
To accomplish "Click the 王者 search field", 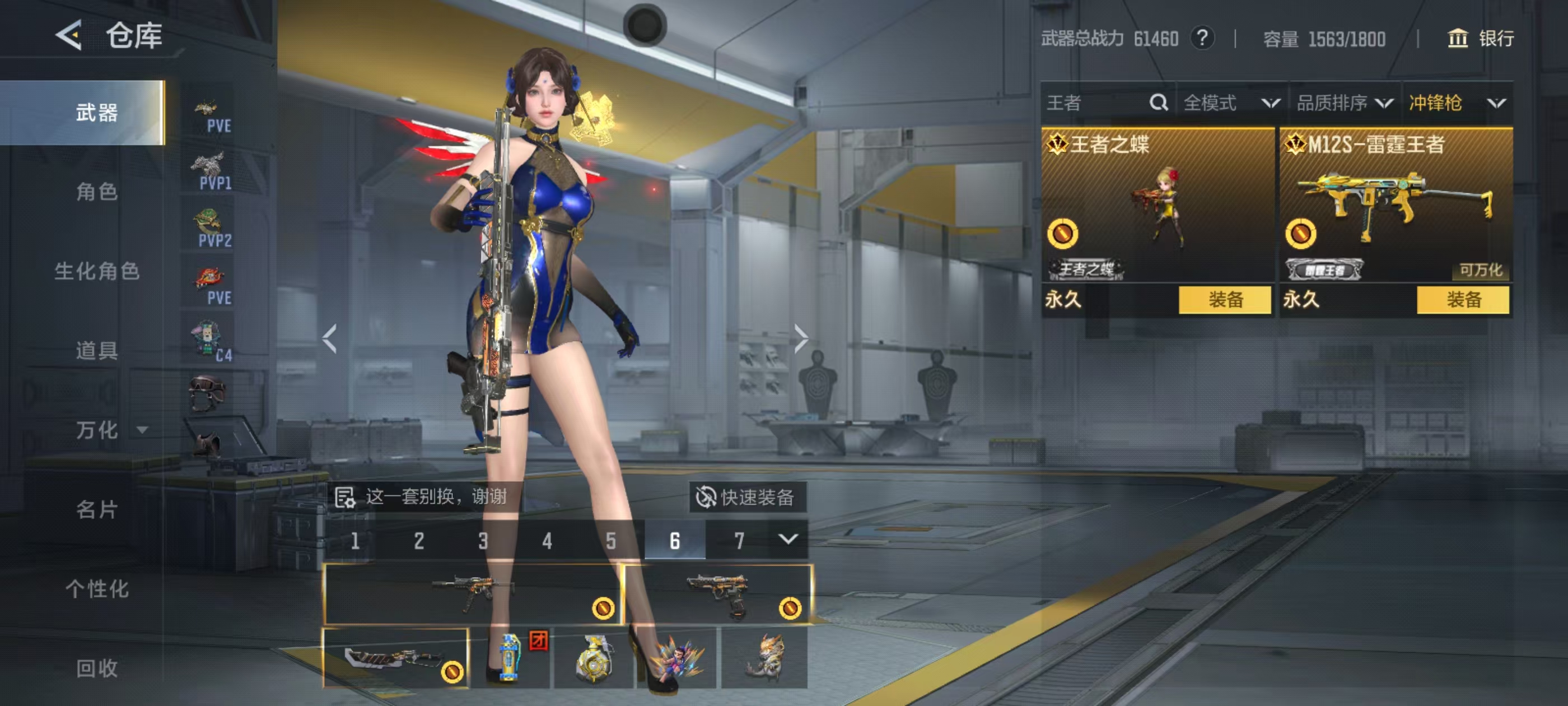I will coord(1096,103).
